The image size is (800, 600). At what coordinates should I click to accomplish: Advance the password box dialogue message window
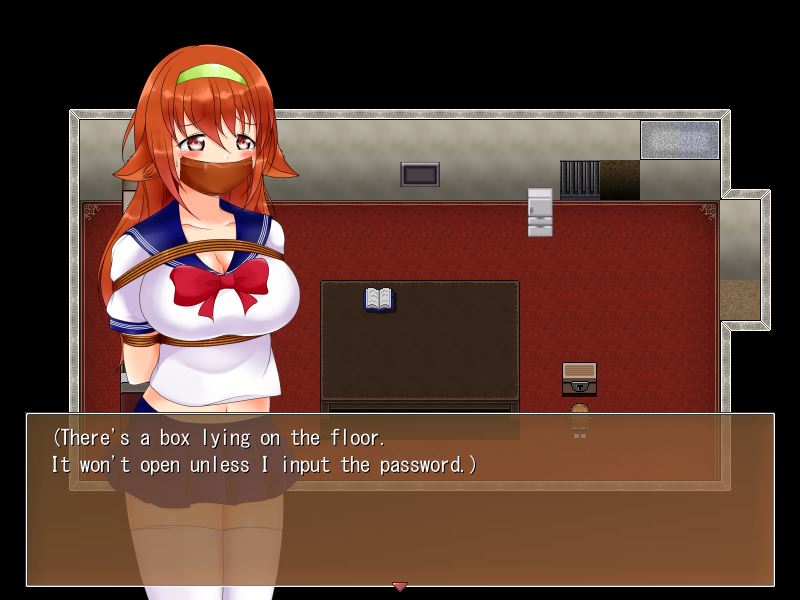(400, 499)
